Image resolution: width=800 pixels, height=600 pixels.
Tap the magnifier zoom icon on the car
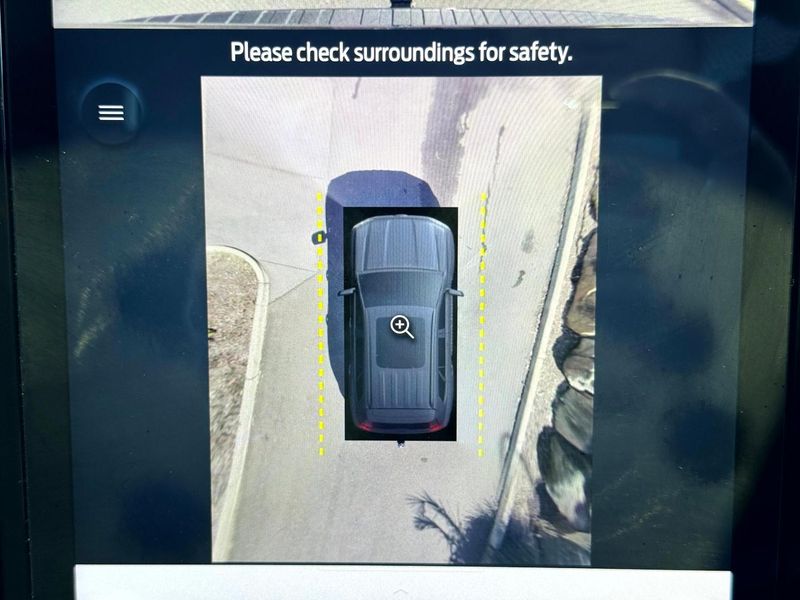pos(402,327)
